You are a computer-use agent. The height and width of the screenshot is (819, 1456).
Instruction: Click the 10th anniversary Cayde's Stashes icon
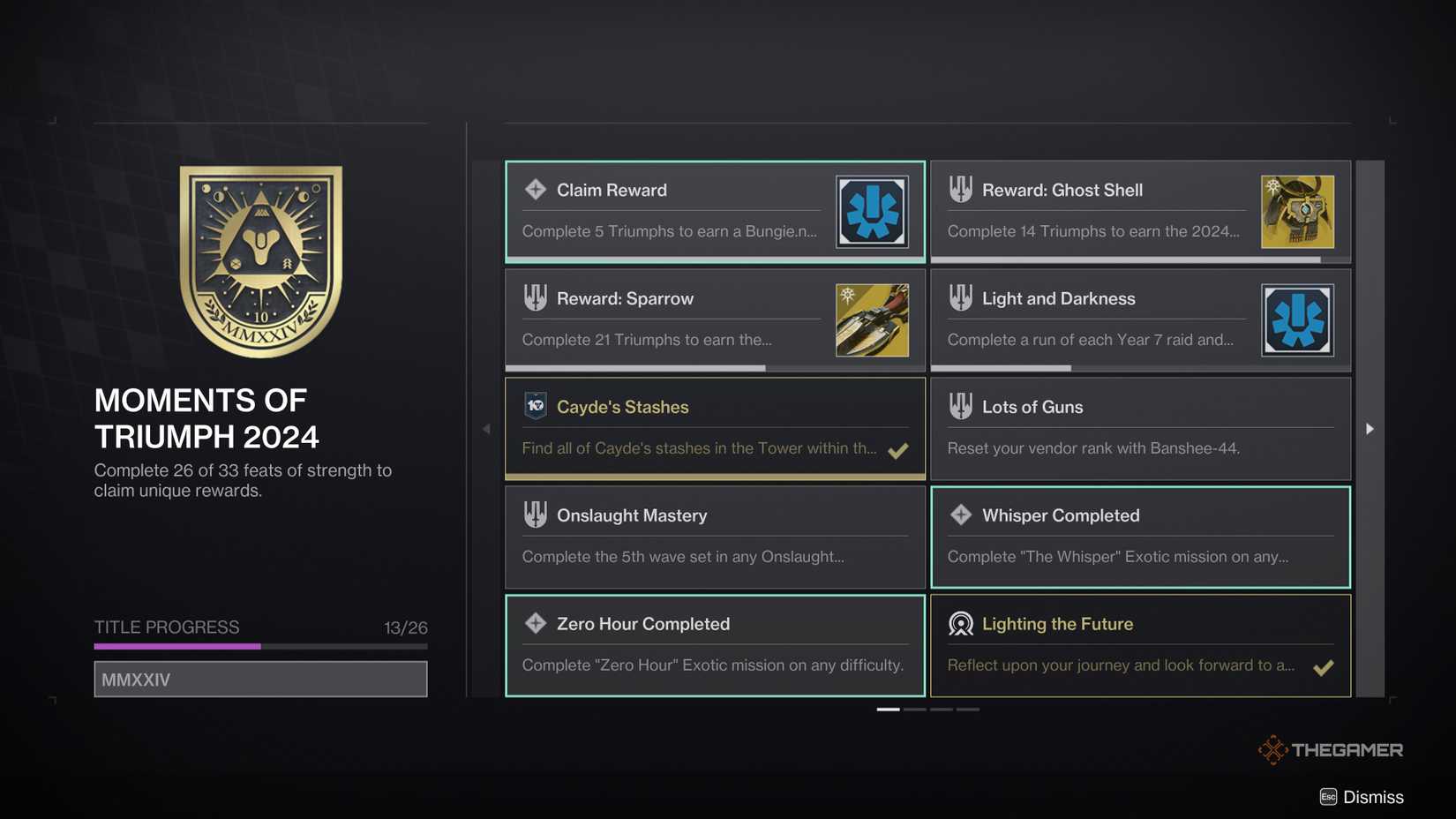536,406
